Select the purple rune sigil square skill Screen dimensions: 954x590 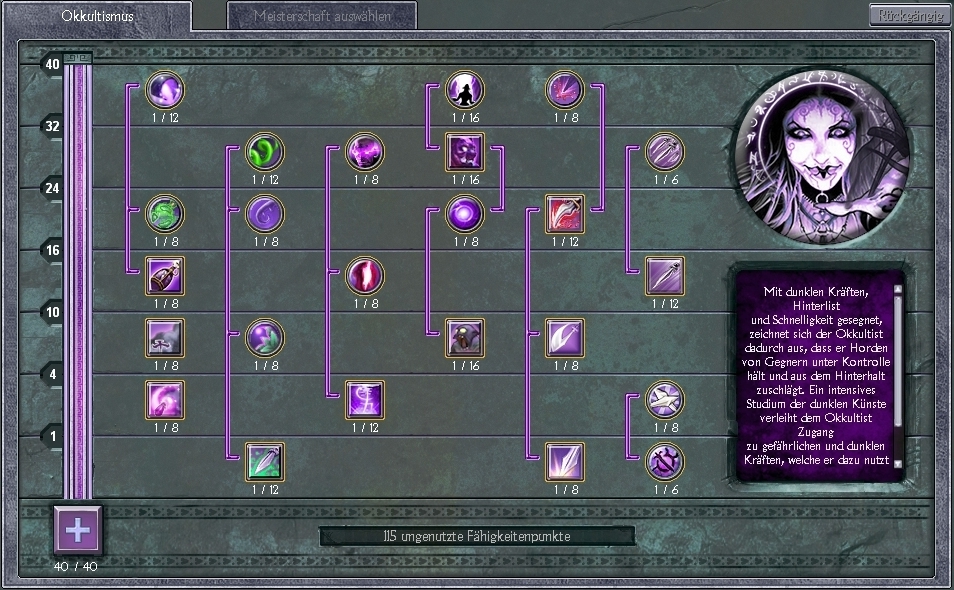click(365, 401)
